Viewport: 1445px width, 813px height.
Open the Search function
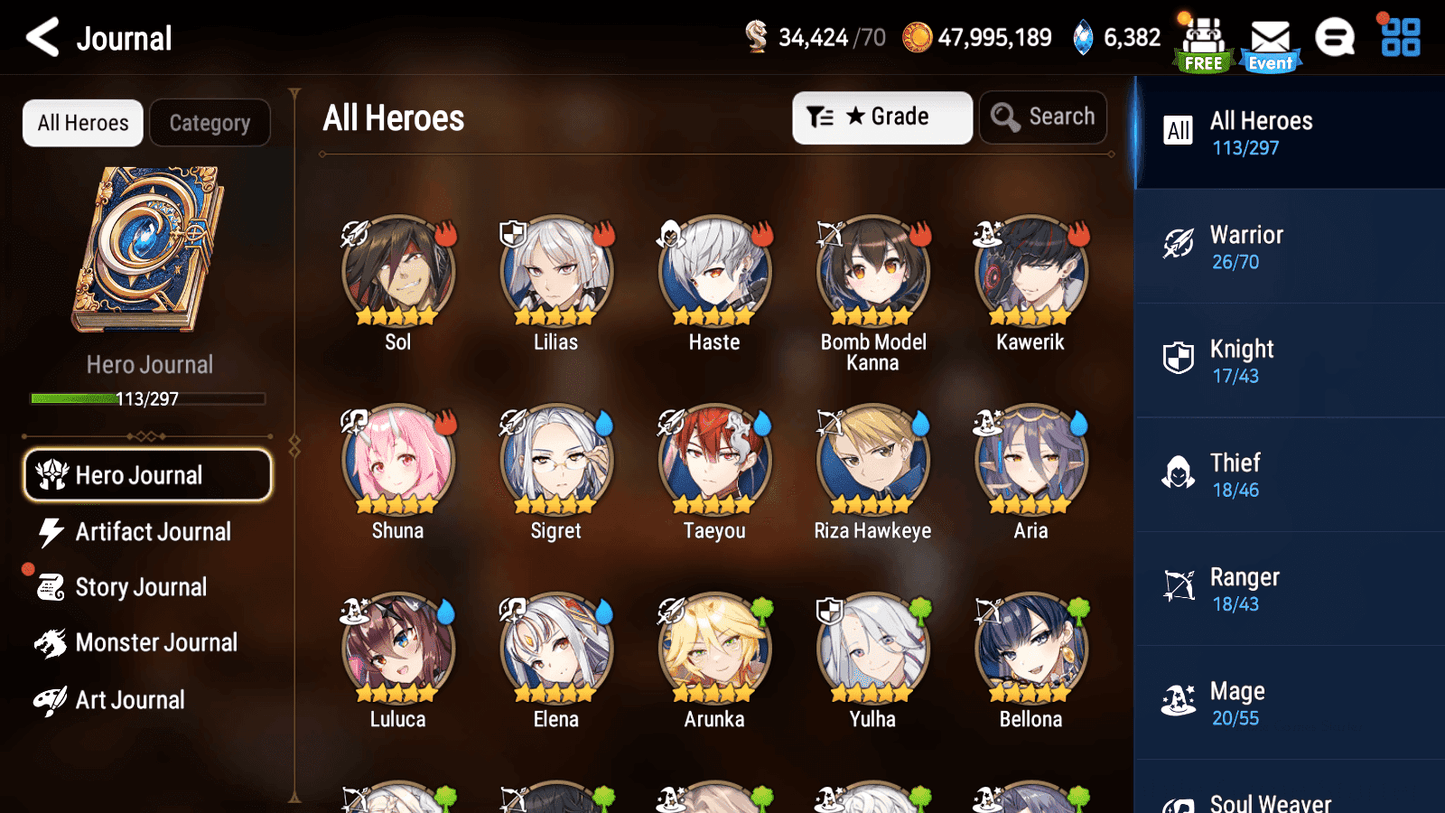[1043, 117]
